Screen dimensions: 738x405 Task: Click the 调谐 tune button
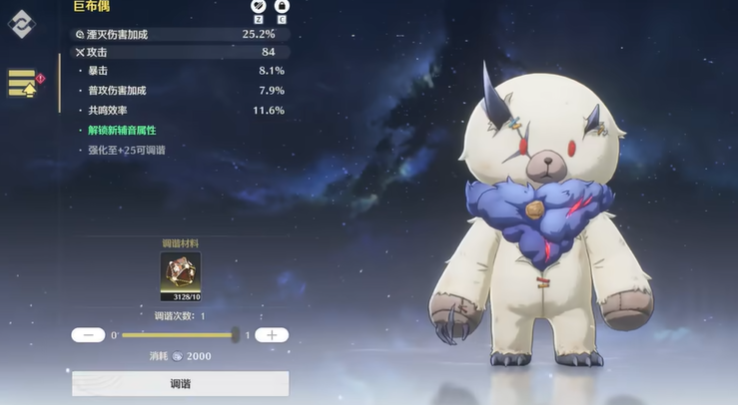180,384
